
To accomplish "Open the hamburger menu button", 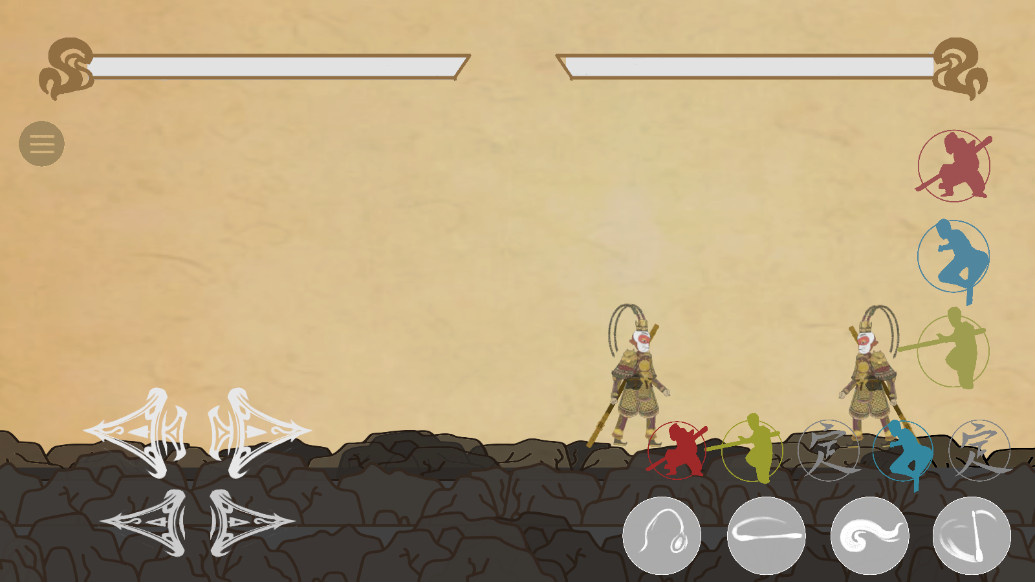I will coord(42,144).
